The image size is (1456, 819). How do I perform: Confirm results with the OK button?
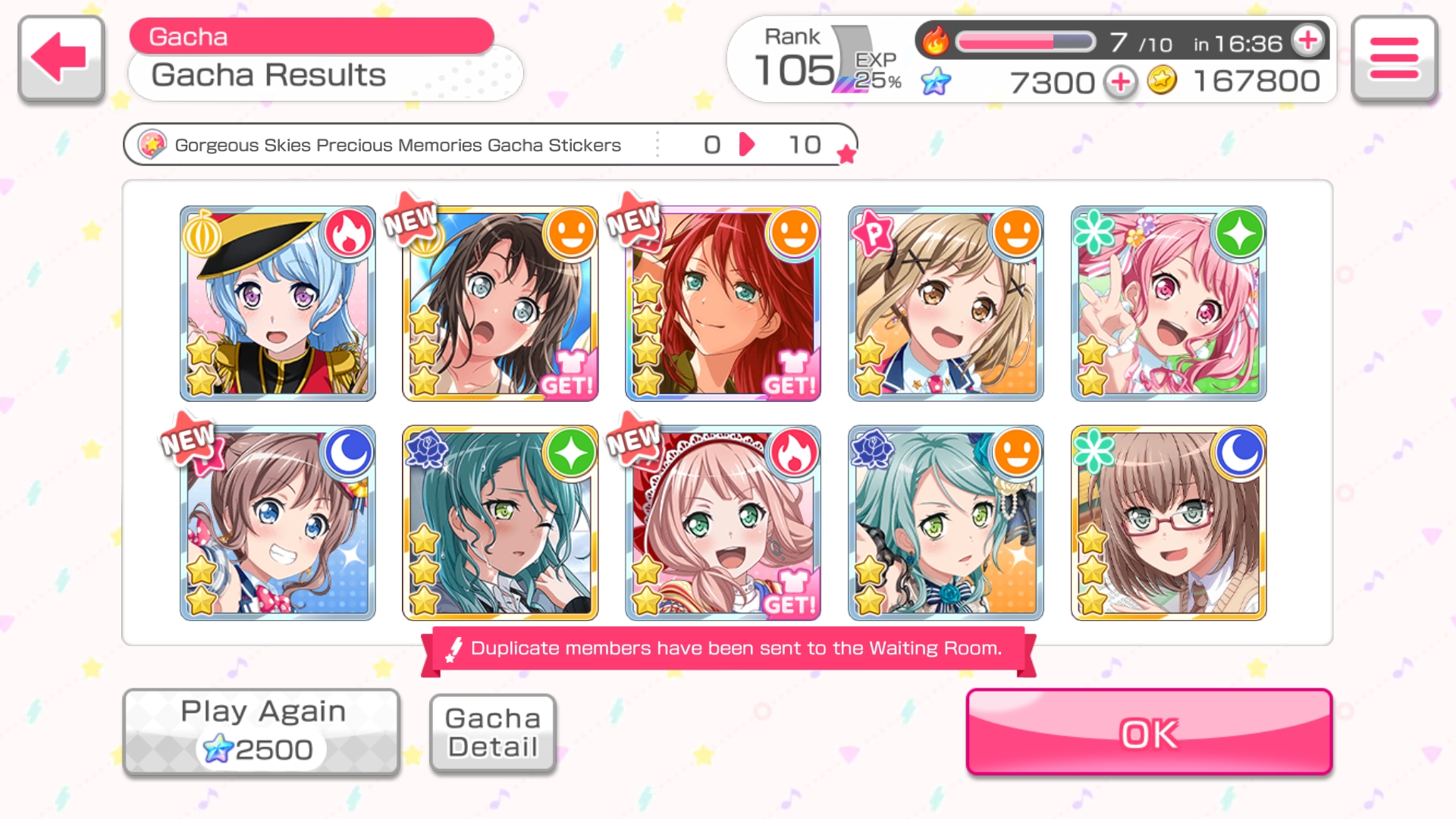pos(1149,733)
